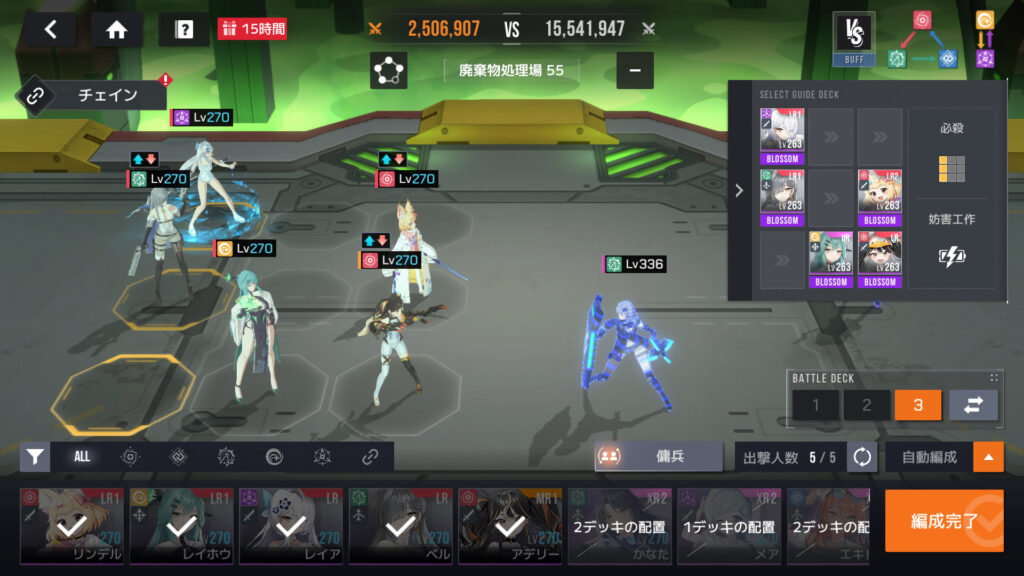Reset formation with circular arrows button

[x=862, y=457]
